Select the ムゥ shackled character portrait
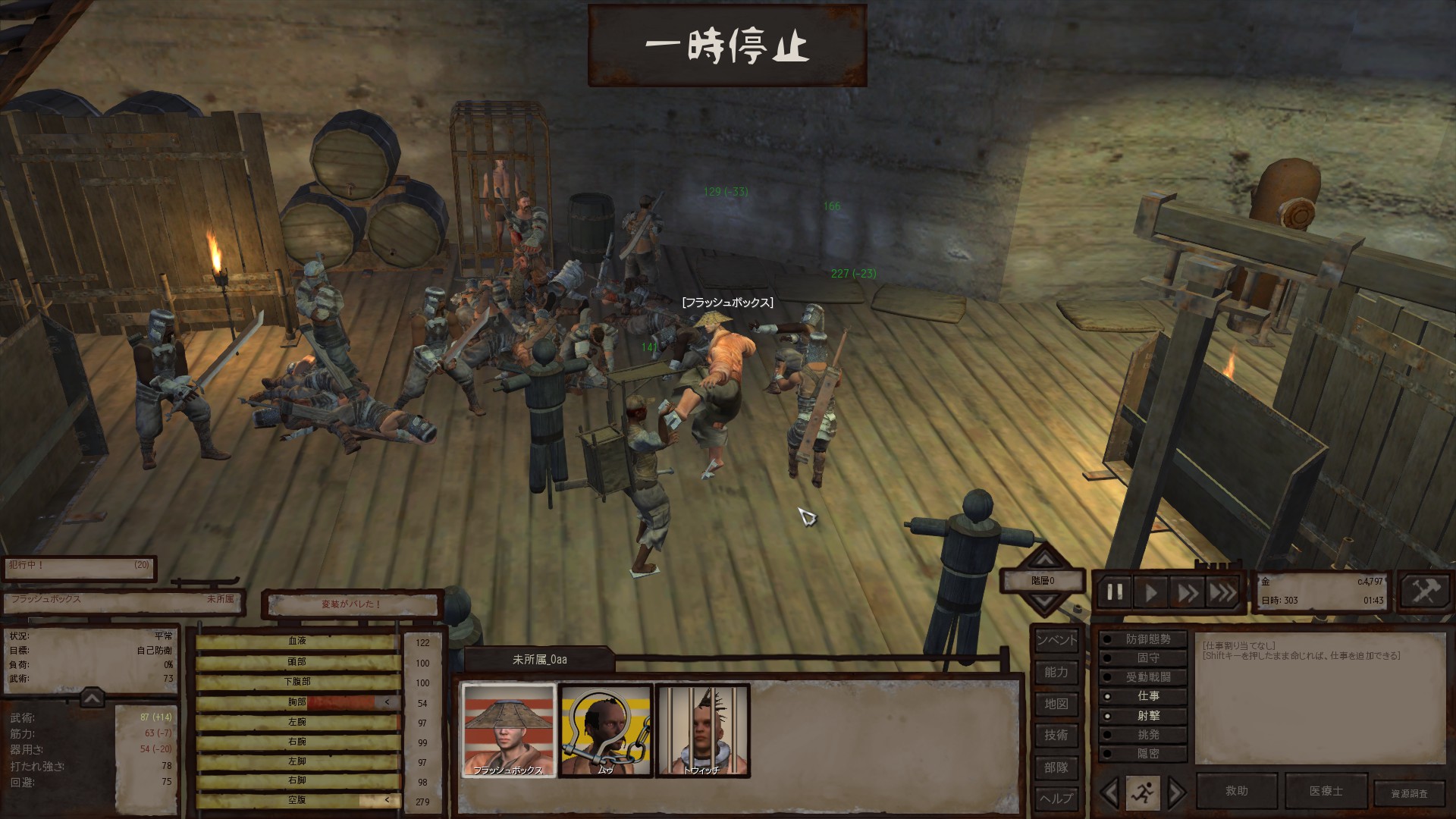The image size is (1456, 819). coord(605,730)
